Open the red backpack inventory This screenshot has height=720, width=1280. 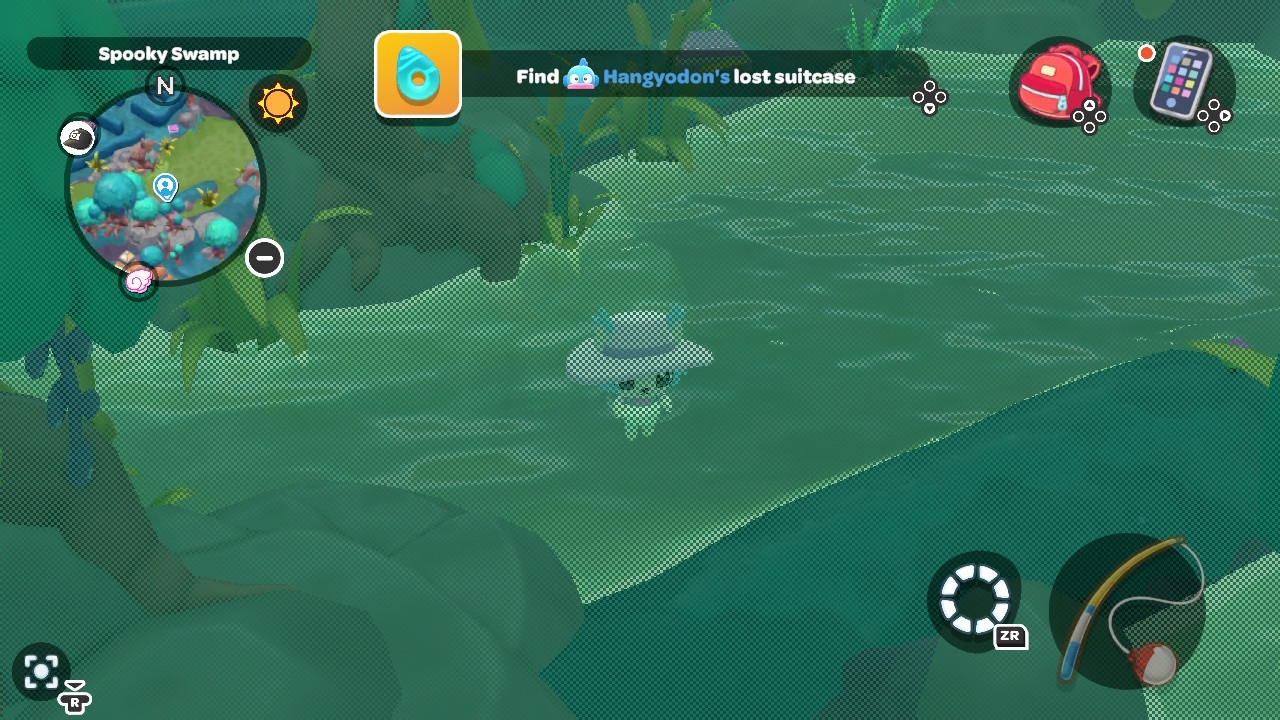click(1057, 81)
